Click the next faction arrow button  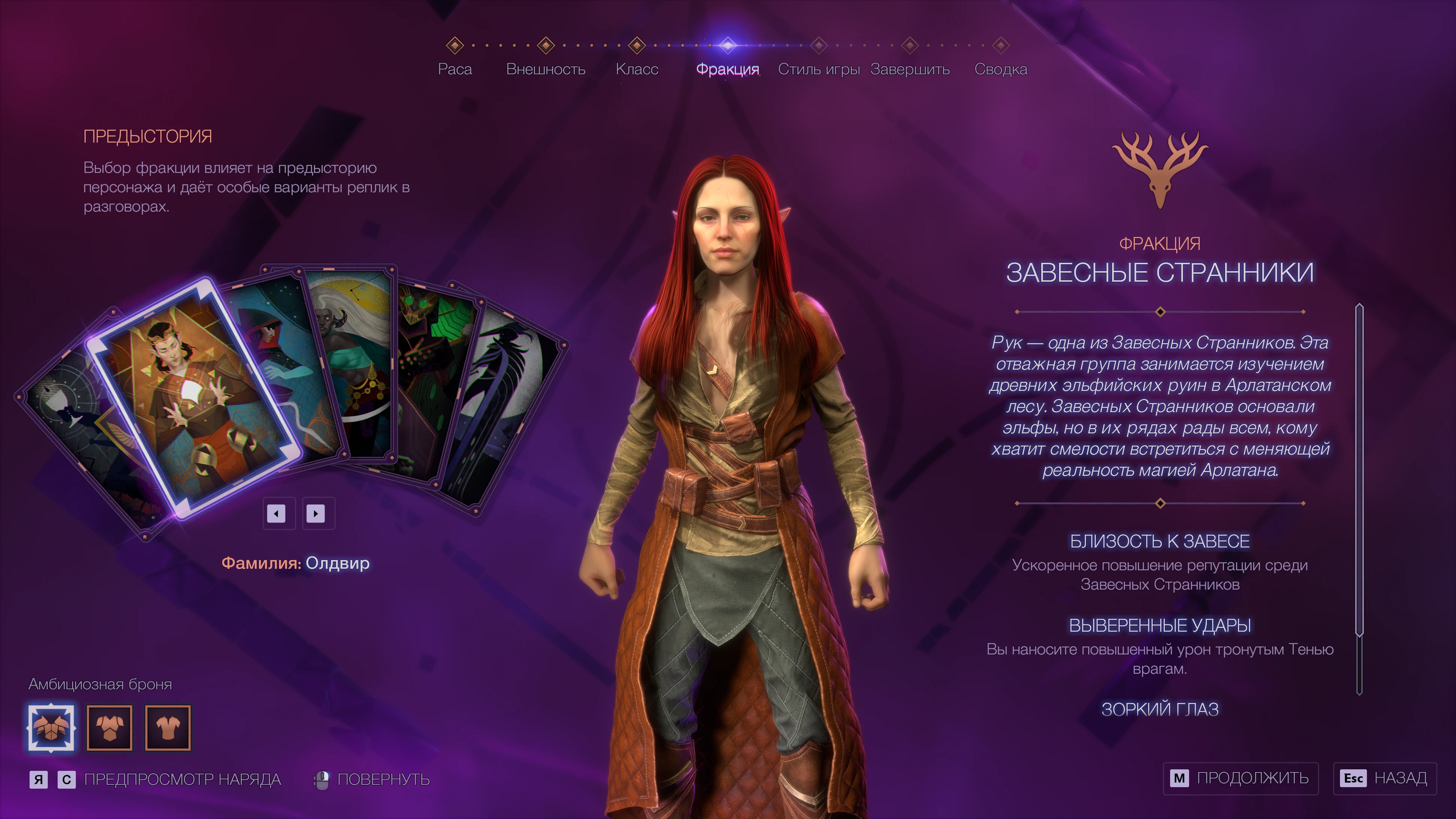pyautogui.click(x=315, y=513)
